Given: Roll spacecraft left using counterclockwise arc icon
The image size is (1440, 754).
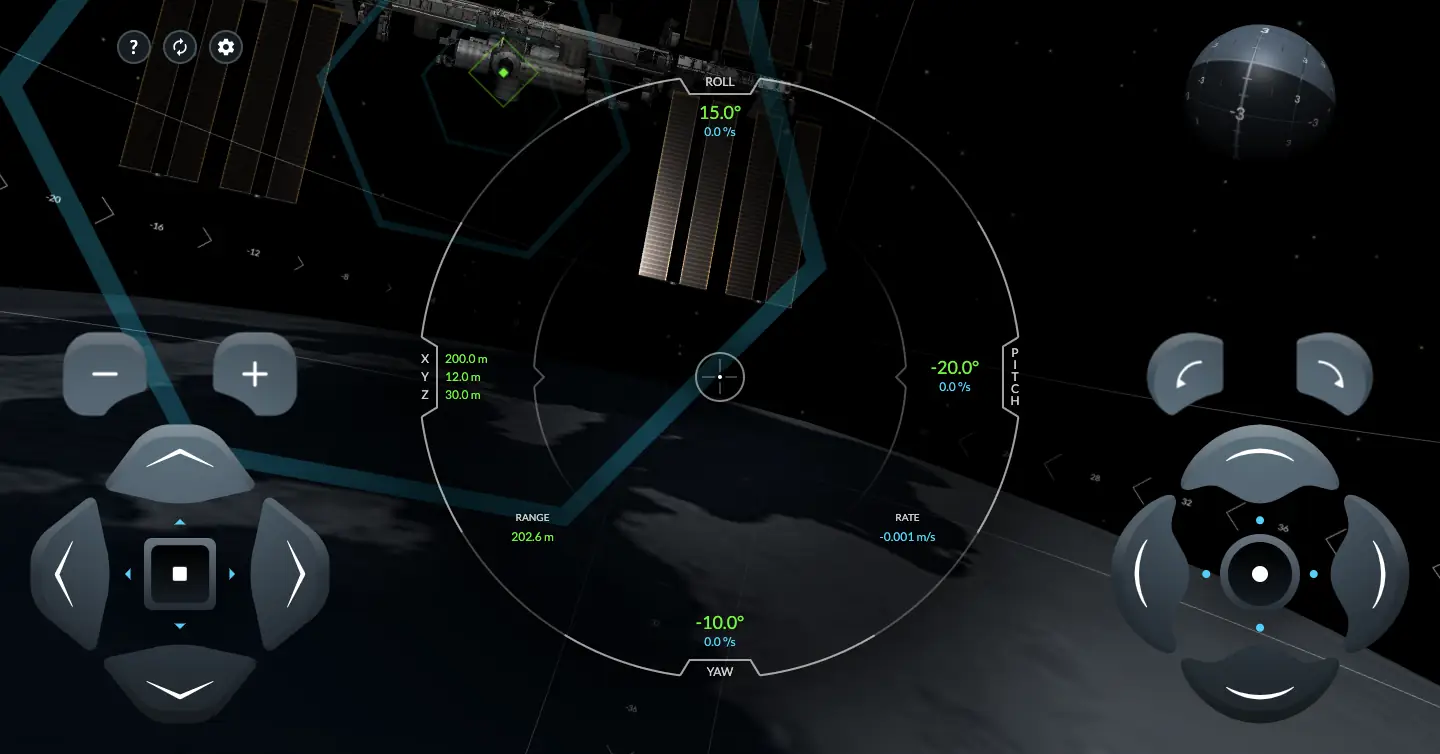Looking at the screenshot, I should pyautogui.click(x=1185, y=372).
